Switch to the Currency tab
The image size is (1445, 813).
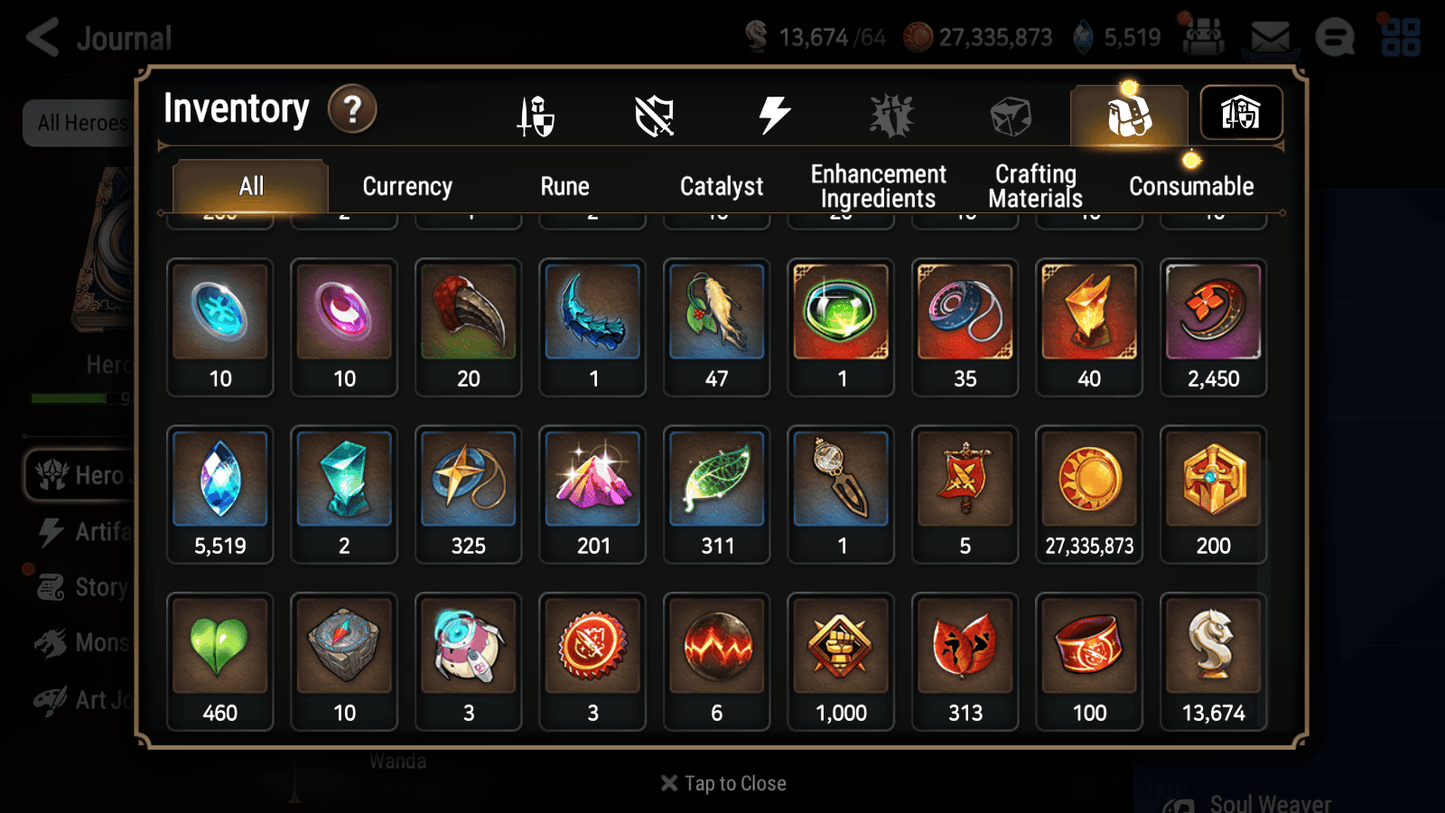click(x=407, y=186)
